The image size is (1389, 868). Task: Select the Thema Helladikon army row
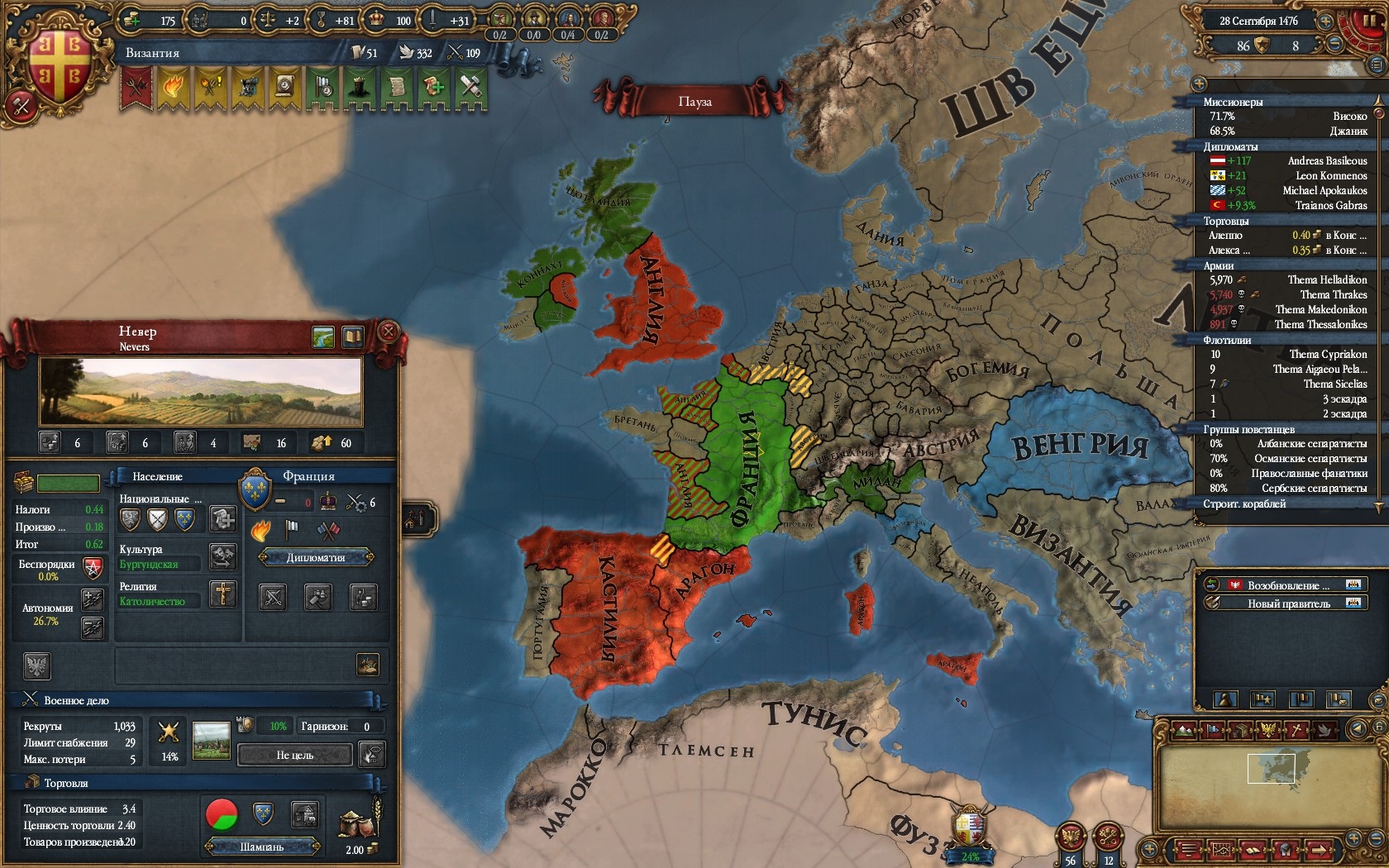1287,280
